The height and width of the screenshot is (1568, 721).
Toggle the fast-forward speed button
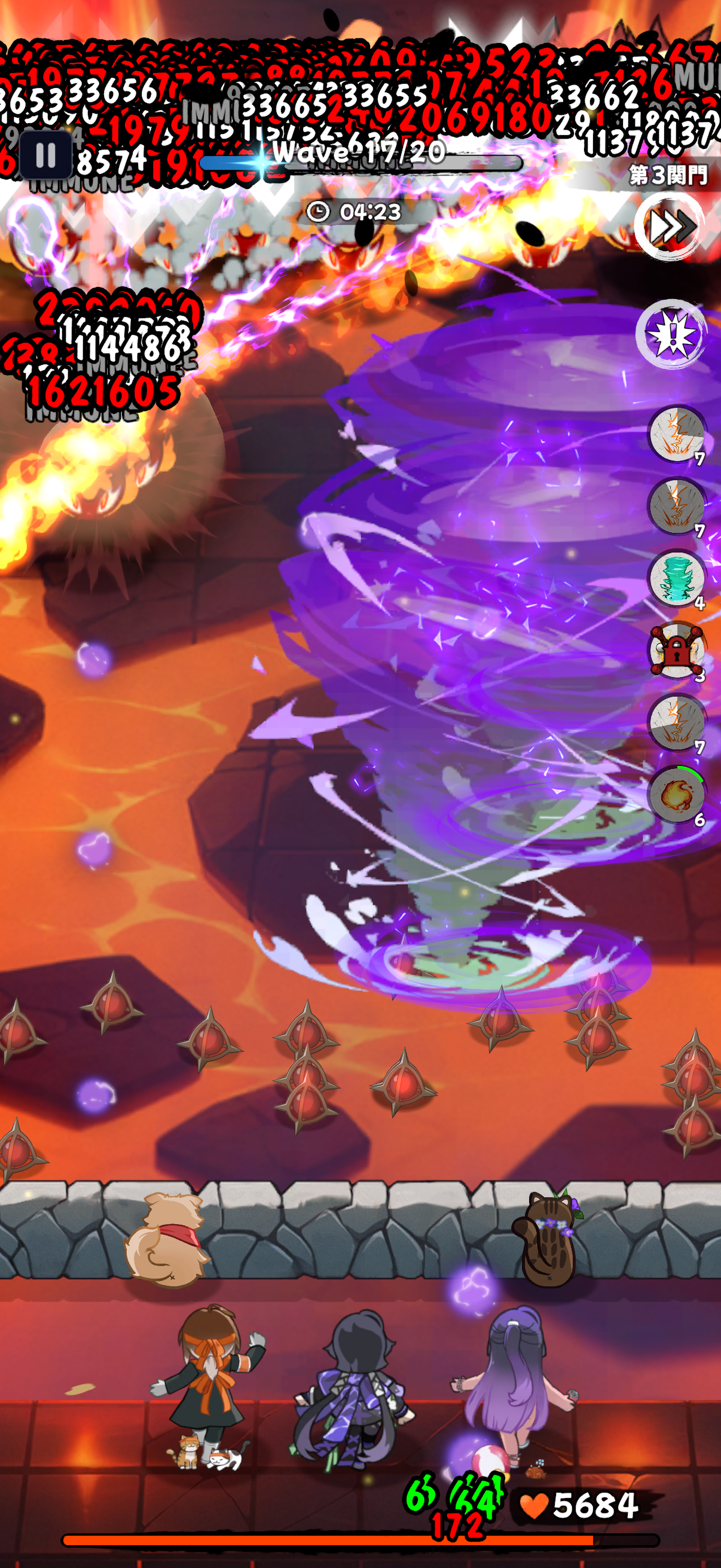(669, 227)
